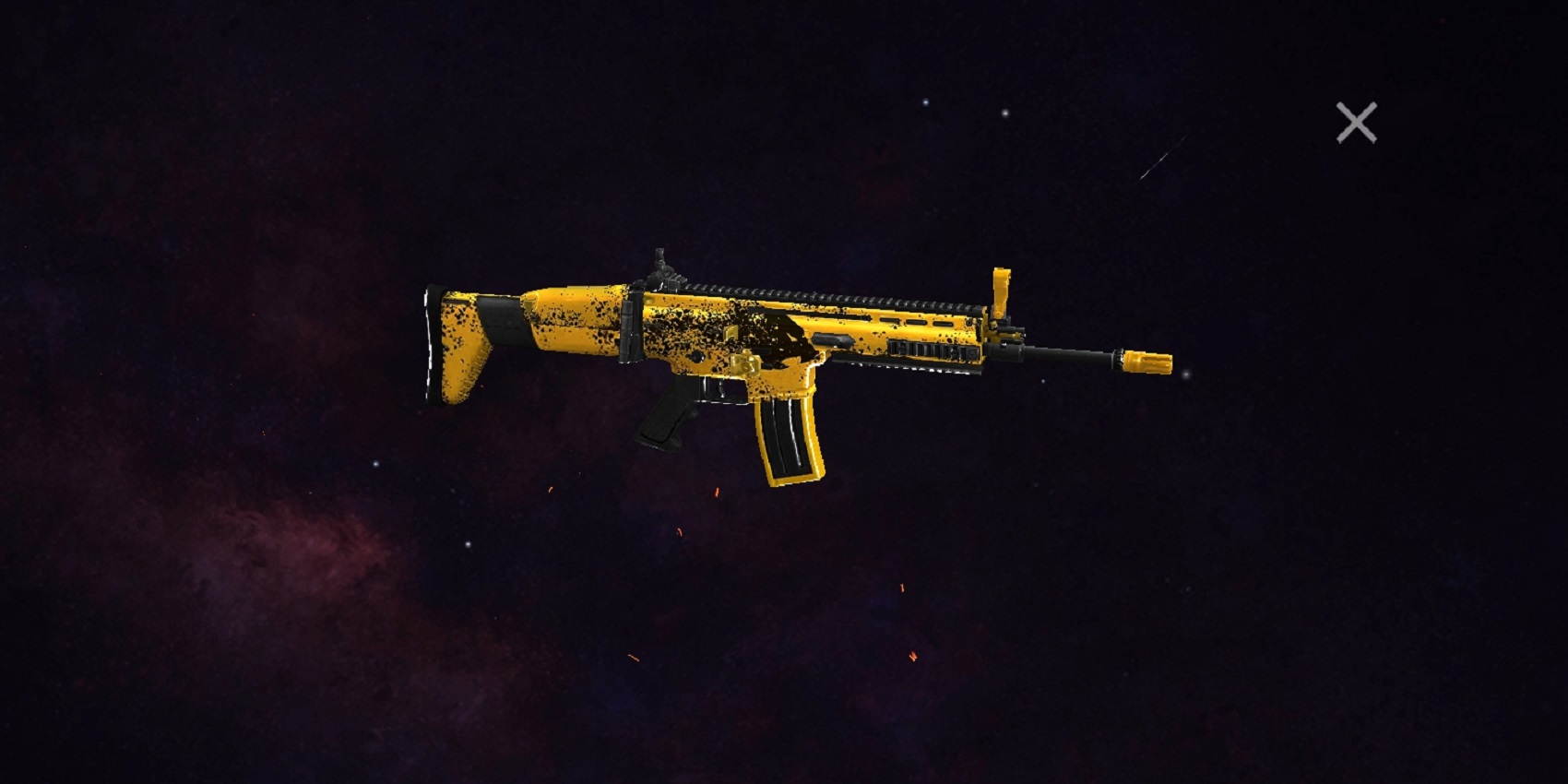Screen dimensions: 1568x784
Task: Tap the raised rear sight post
Action: [662, 260]
